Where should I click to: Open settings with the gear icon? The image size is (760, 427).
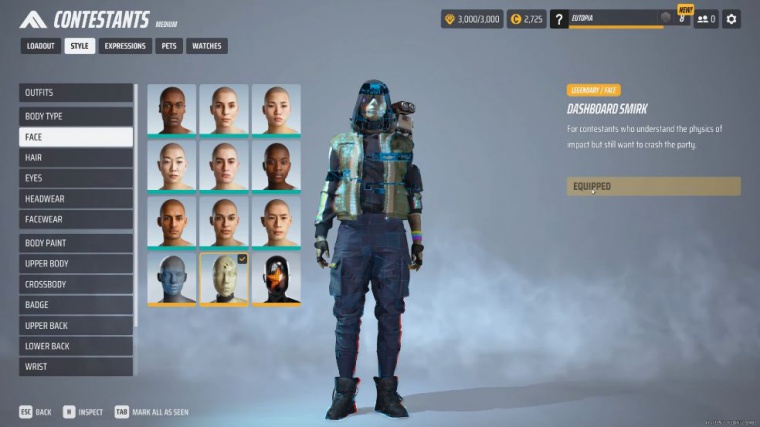[x=731, y=19]
